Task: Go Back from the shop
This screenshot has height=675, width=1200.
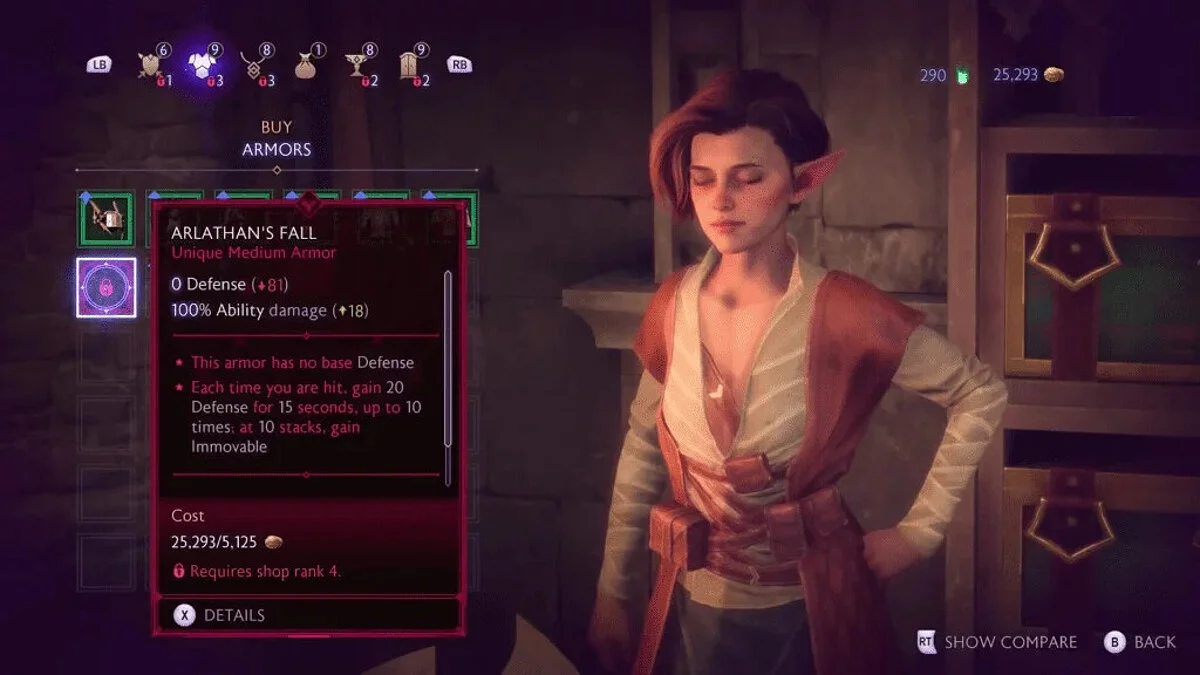Action: [1140, 642]
